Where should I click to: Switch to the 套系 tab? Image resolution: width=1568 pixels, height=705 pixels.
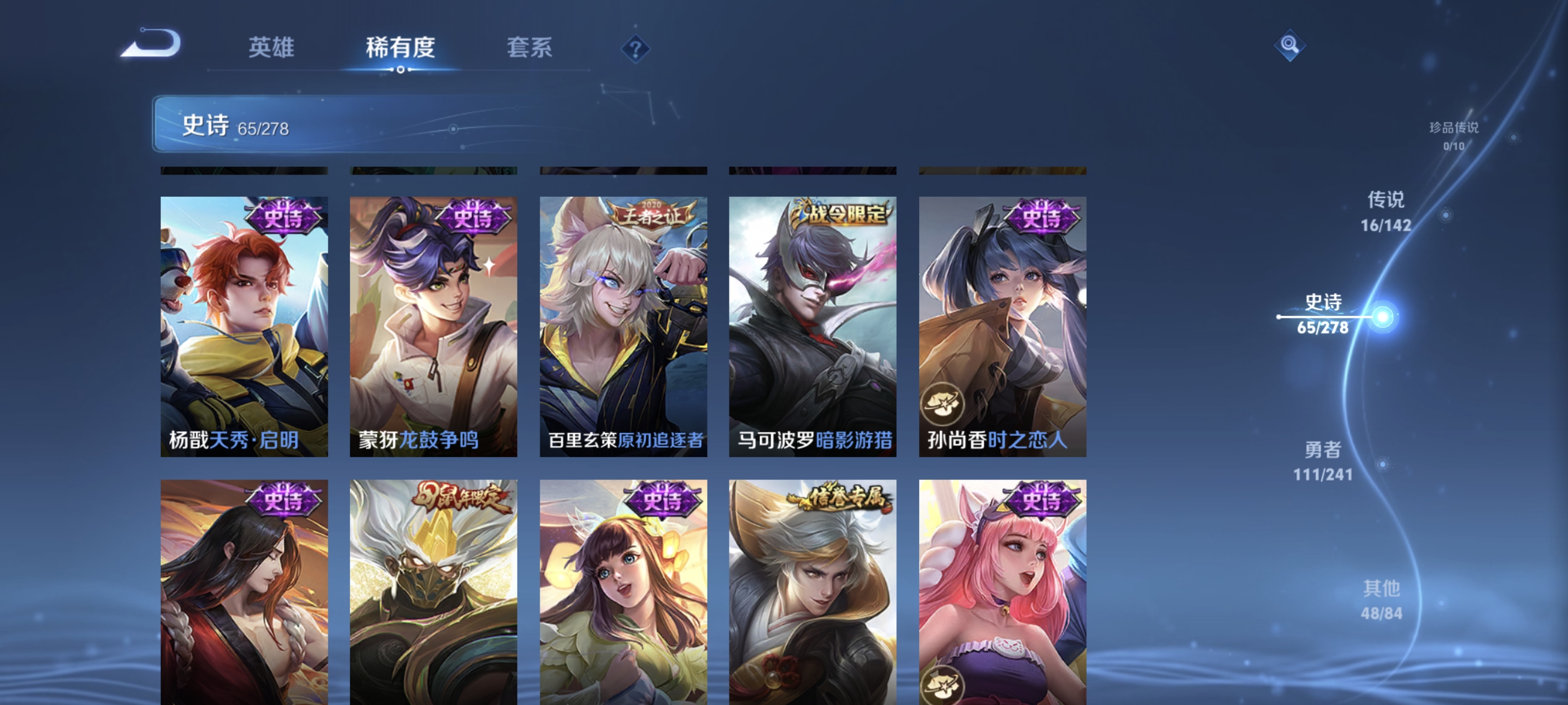pos(529,49)
